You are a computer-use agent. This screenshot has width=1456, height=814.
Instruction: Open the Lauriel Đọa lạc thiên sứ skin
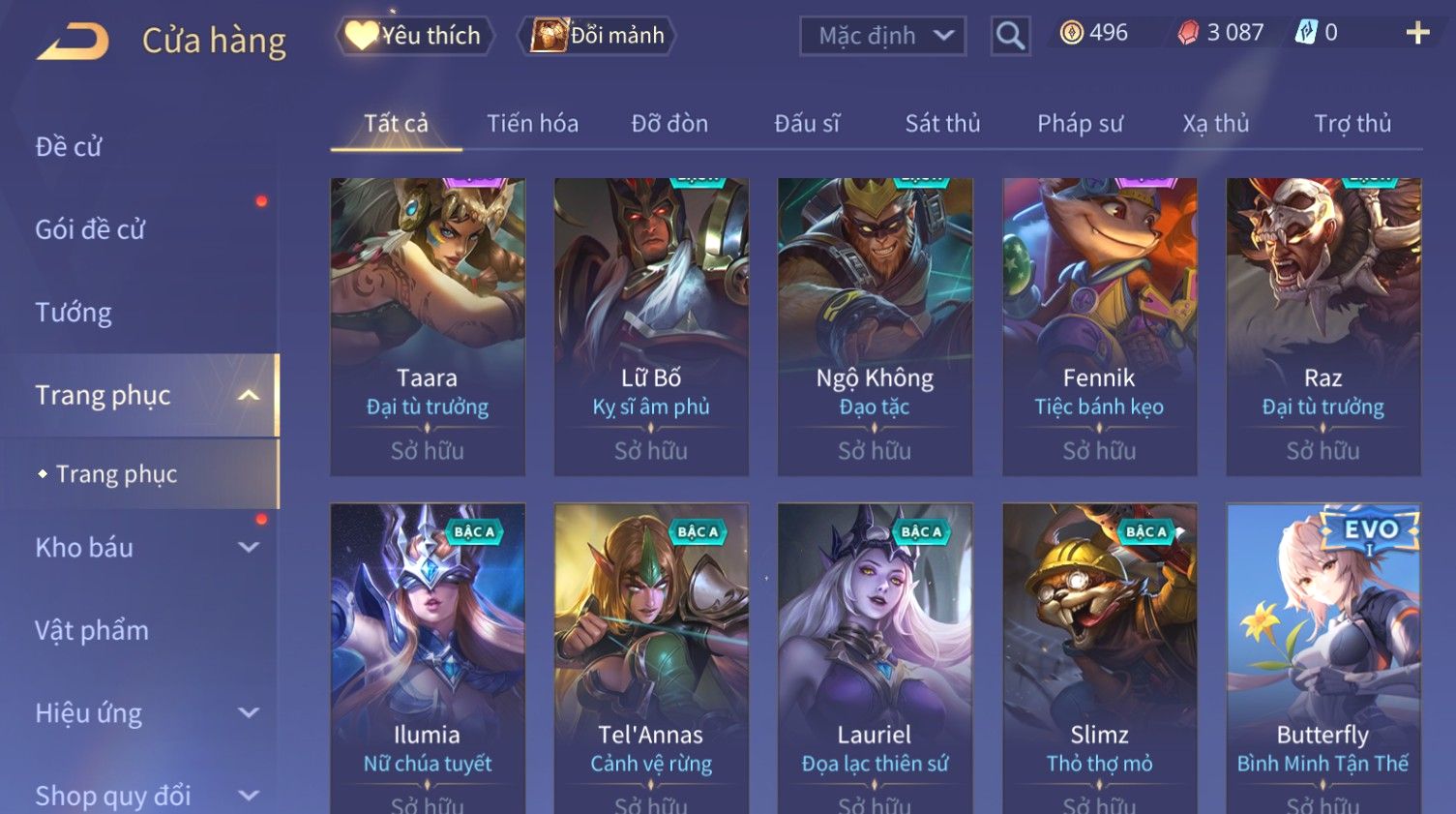pyautogui.click(x=875, y=658)
